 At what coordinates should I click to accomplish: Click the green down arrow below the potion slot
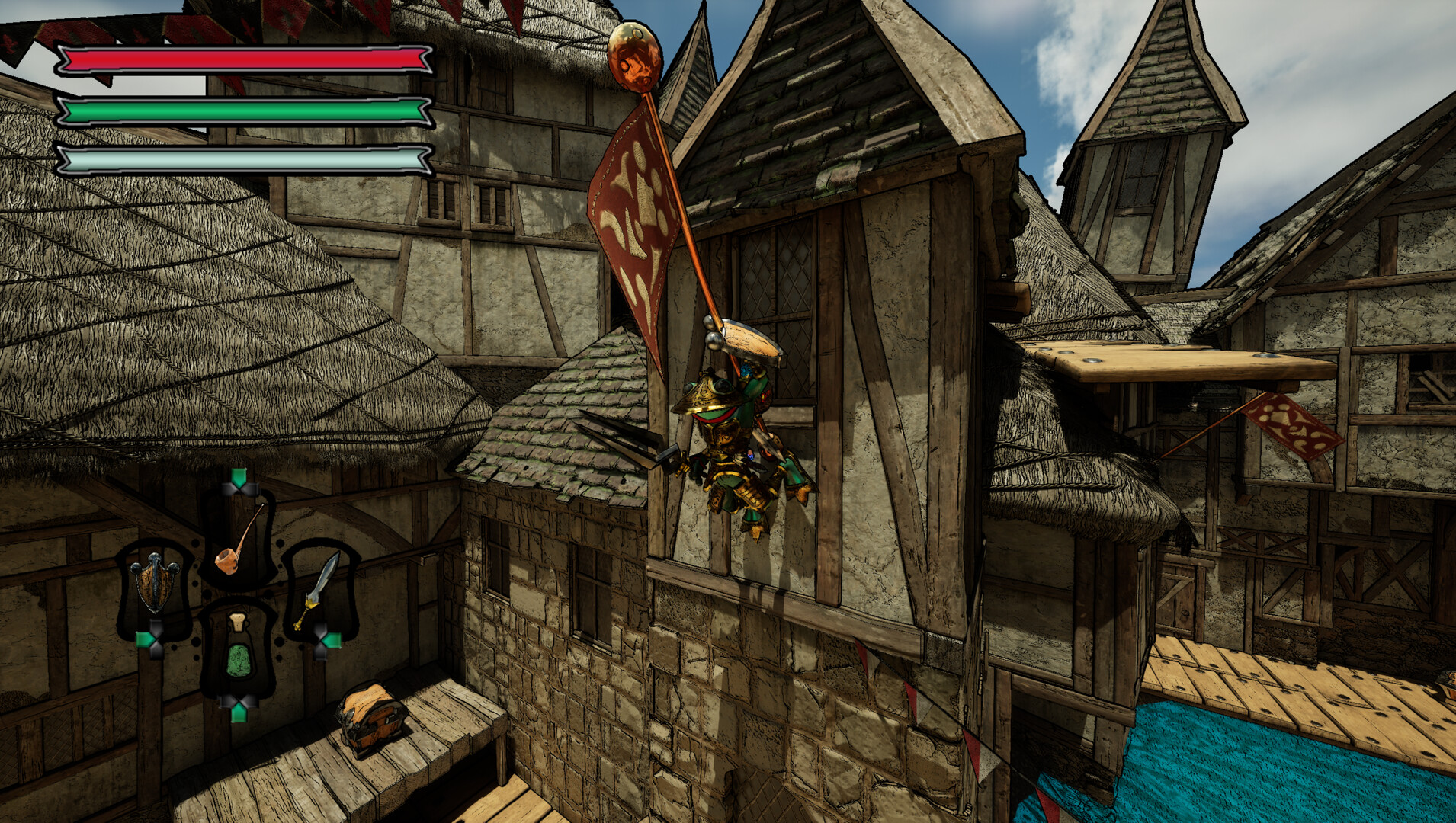point(239,711)
